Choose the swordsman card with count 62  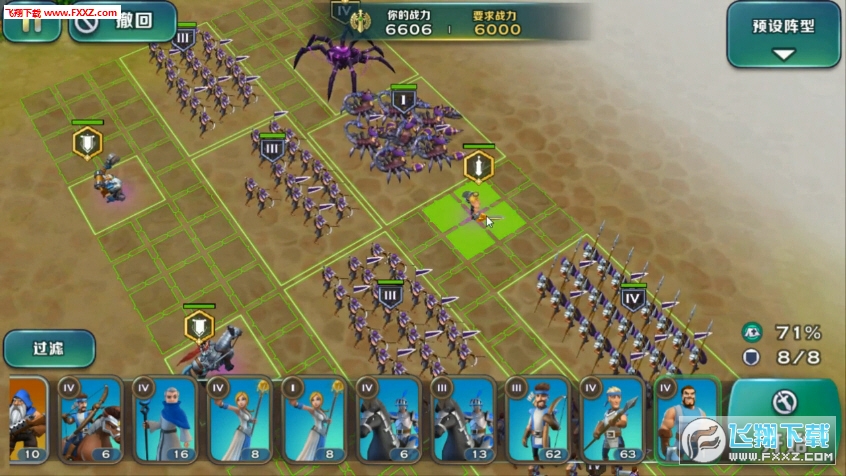tap(537, 418)
